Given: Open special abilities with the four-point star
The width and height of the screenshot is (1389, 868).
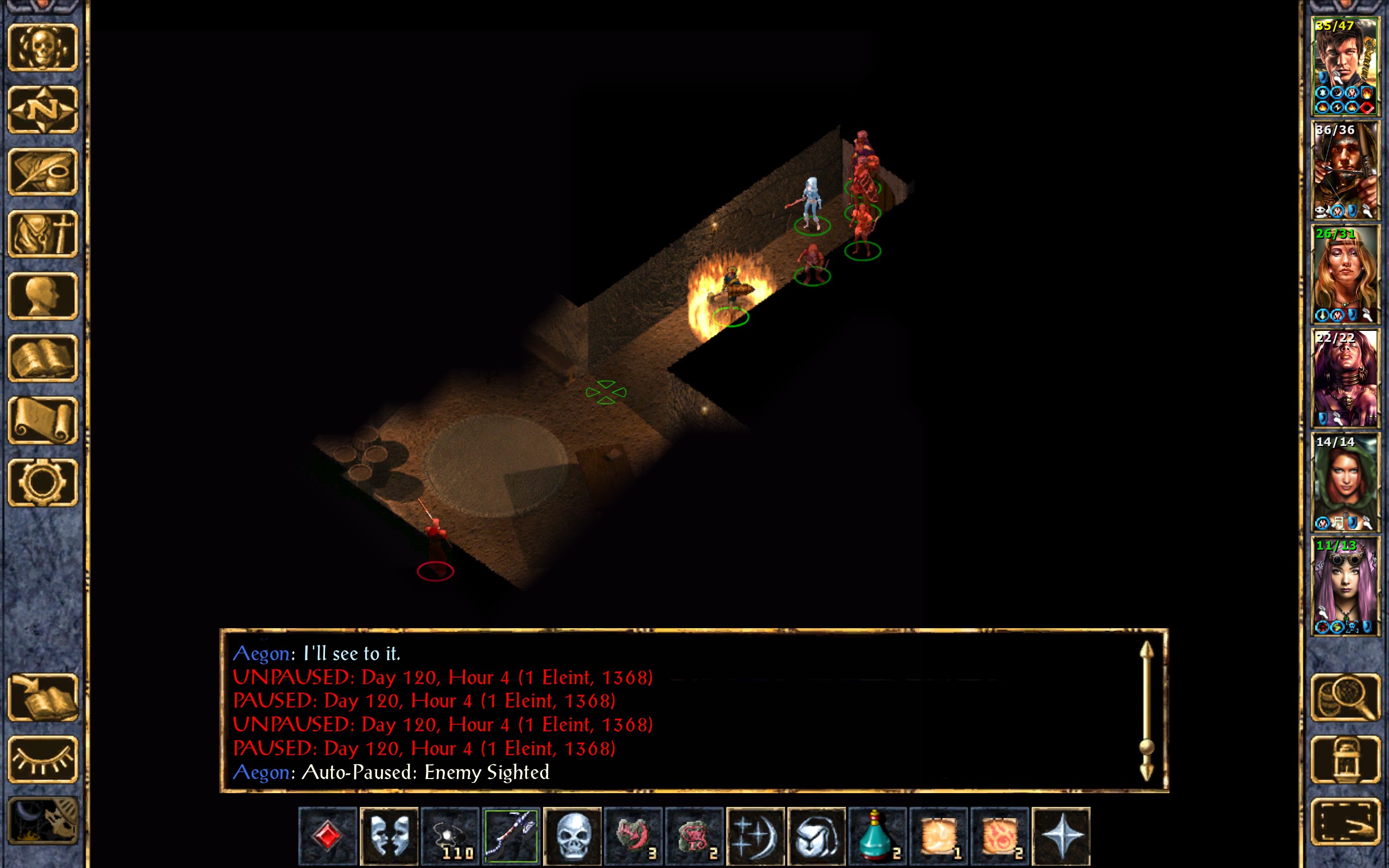Looking at the screenshot, I should coord(1061,835).
